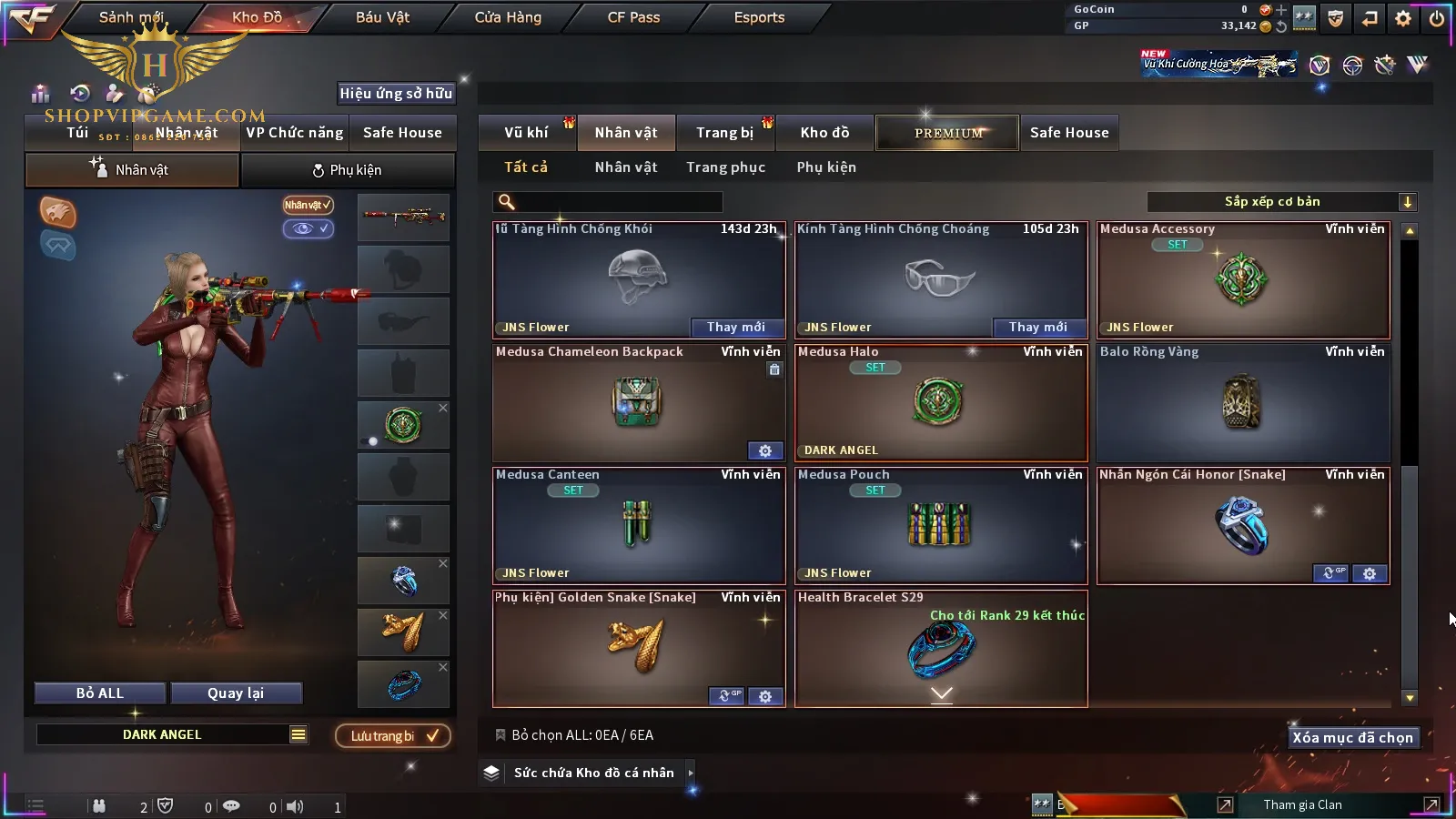
Task: Open the Esports section
Action: pyautogui.click(x=759, y=17)
